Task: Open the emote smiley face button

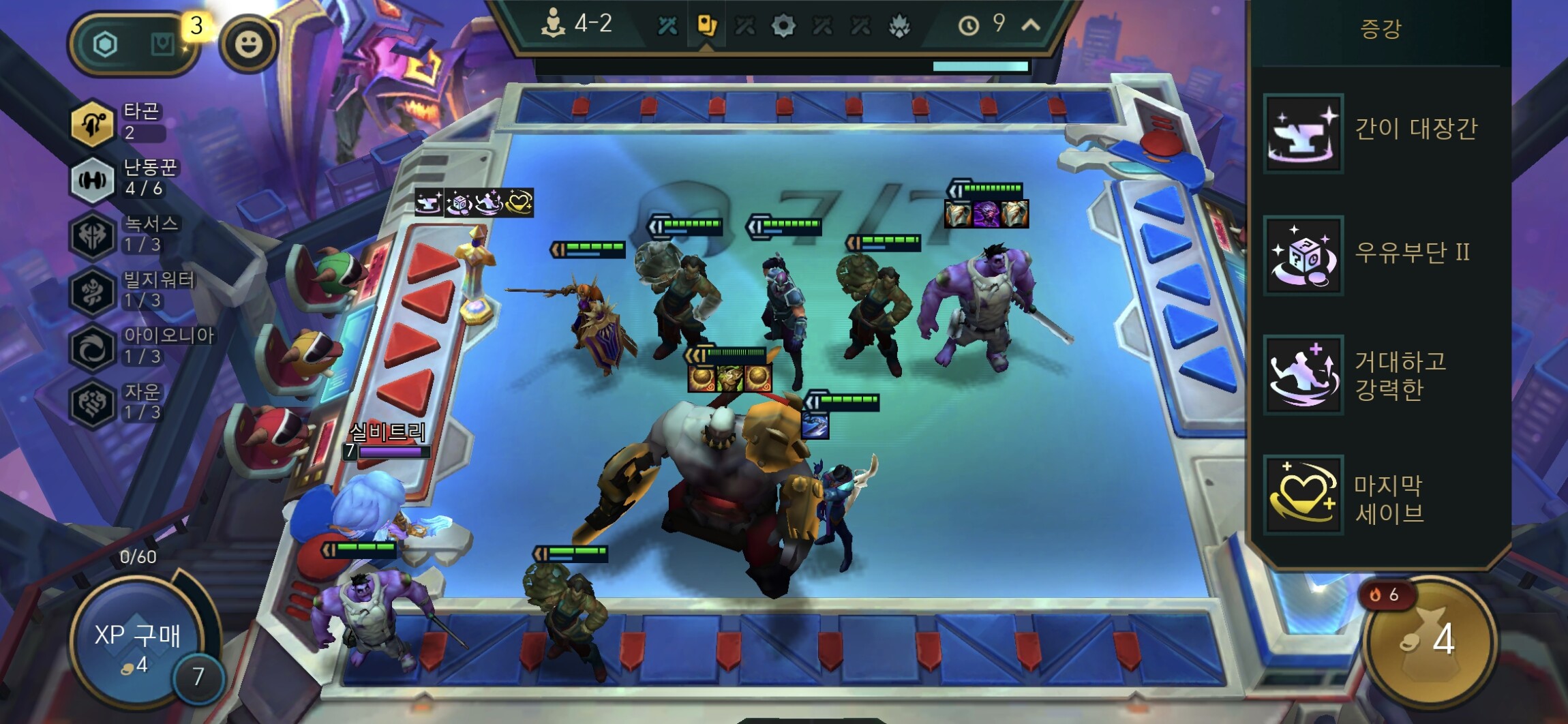Action: pos(248,45)
